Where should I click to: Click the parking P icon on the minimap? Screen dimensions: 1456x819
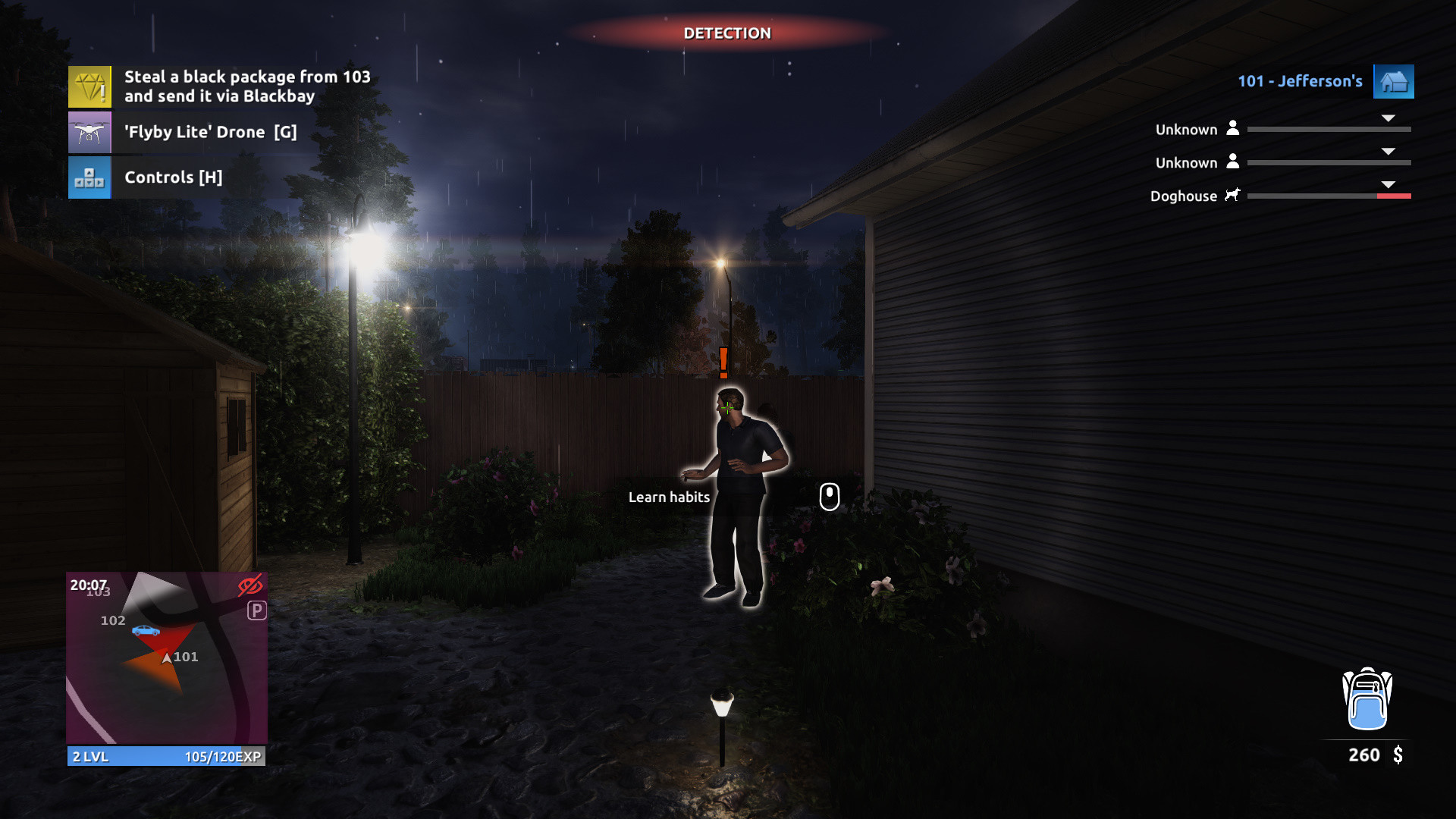click(257, 610)
